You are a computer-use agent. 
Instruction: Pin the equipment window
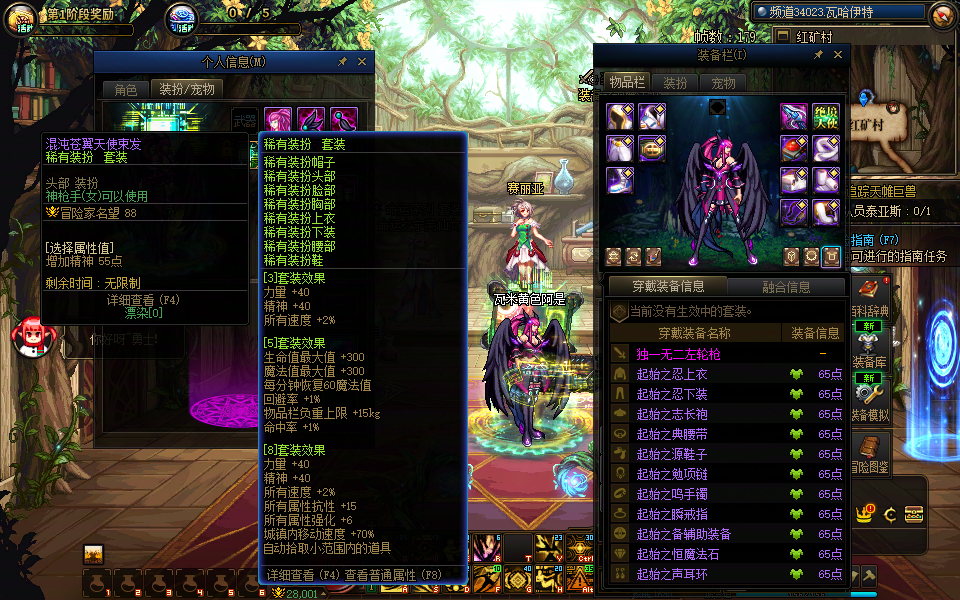[820, 55]
